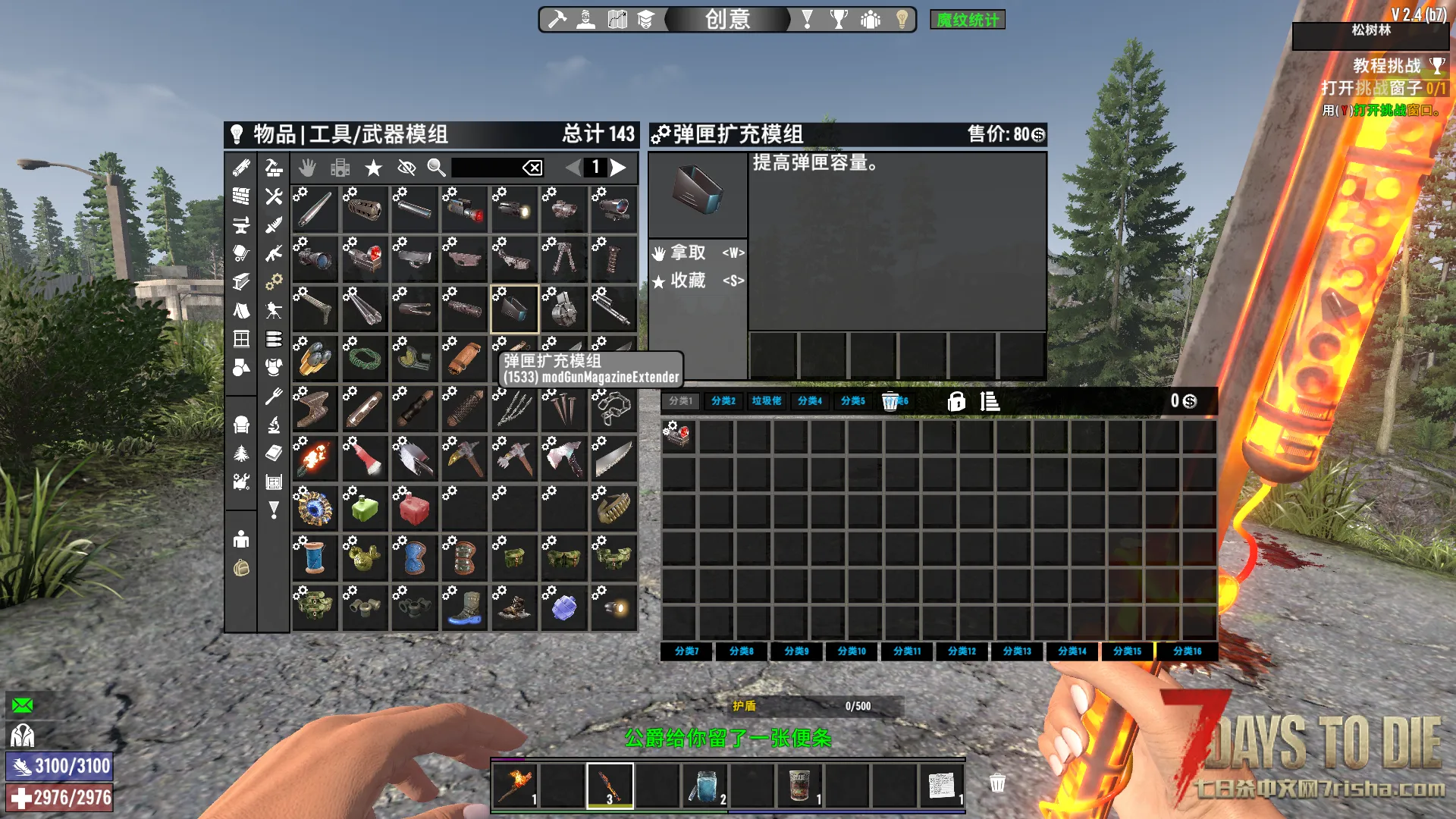Show only favorited items with the star filter
The height and width of the screenshot is (819, 1456).
click(x=373, y=168)
